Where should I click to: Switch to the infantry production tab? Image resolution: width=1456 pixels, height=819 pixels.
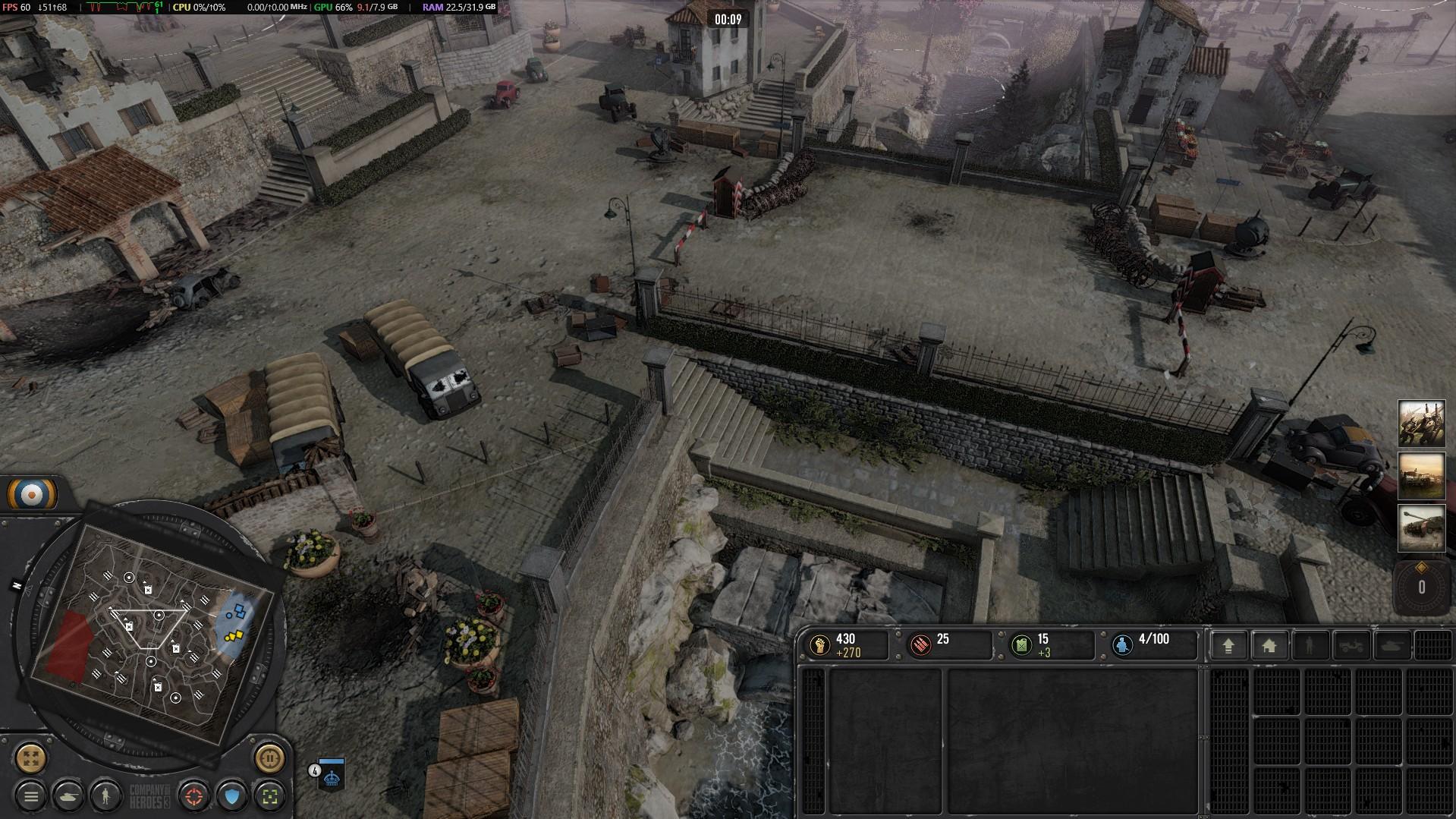1310,646
